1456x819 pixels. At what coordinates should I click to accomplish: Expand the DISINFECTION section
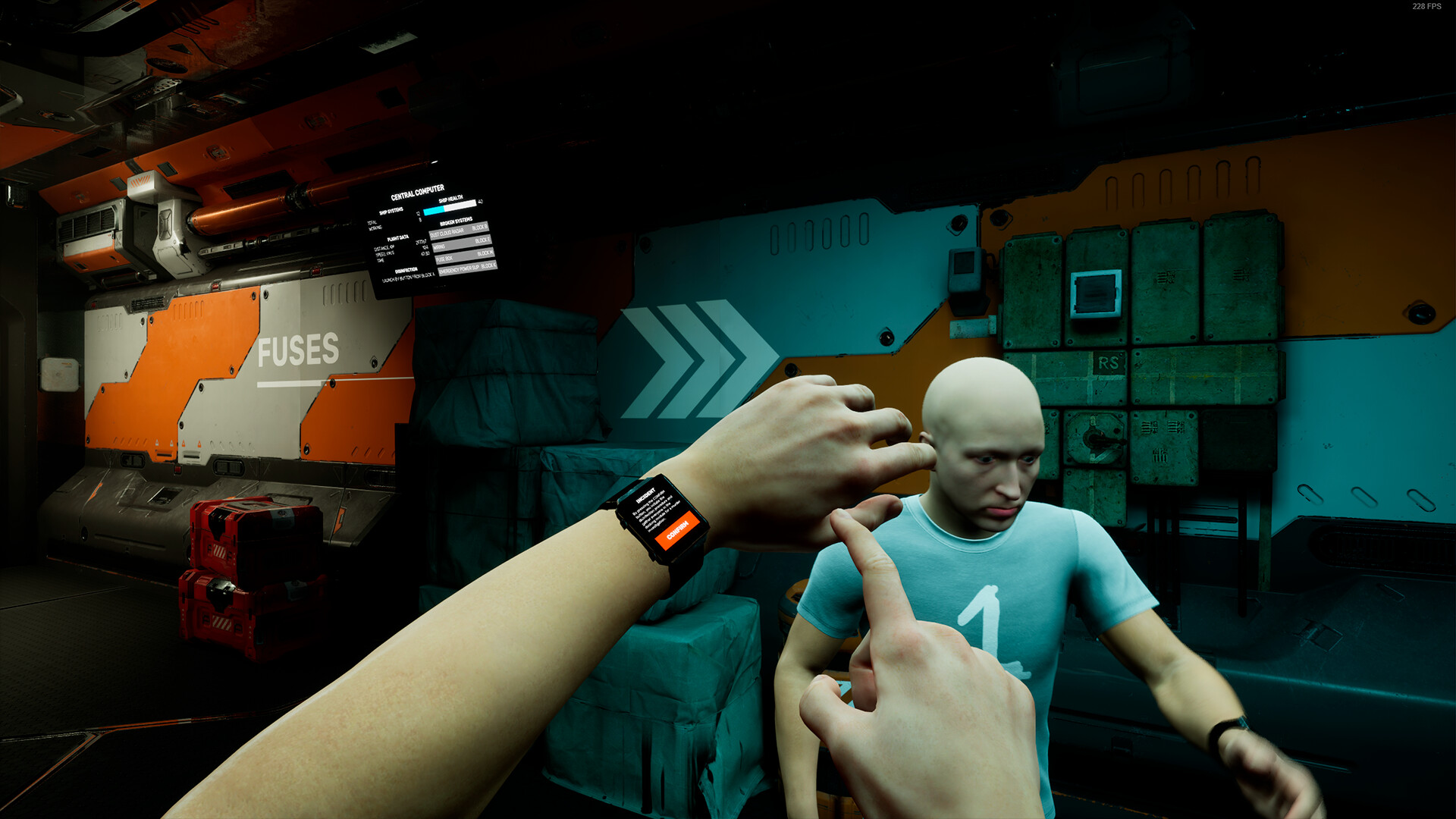(x=406, y=271)
